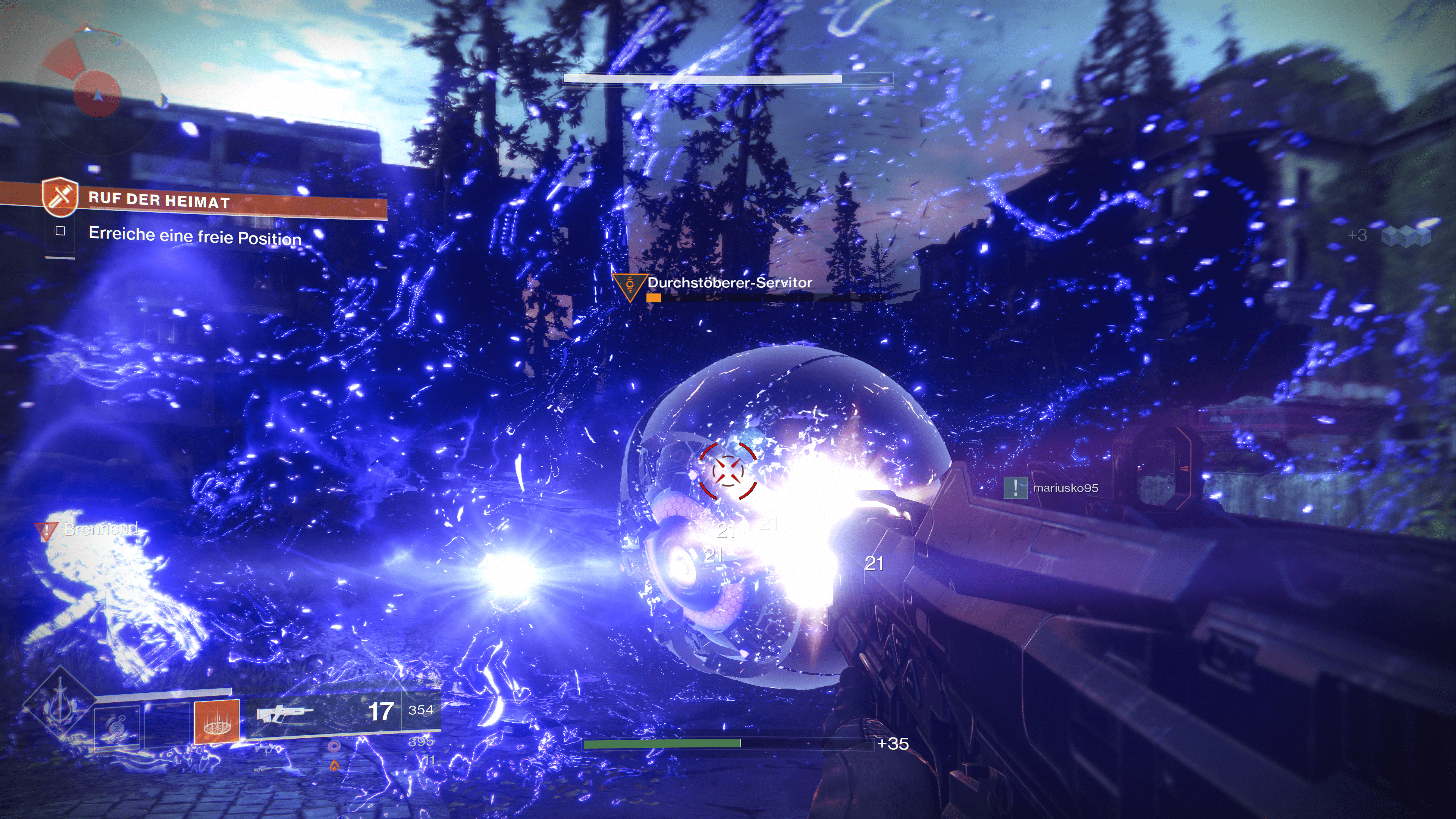Click the circular radar display
The height and width of the screenshot is (819, 1456).
(x=97, y=91)
